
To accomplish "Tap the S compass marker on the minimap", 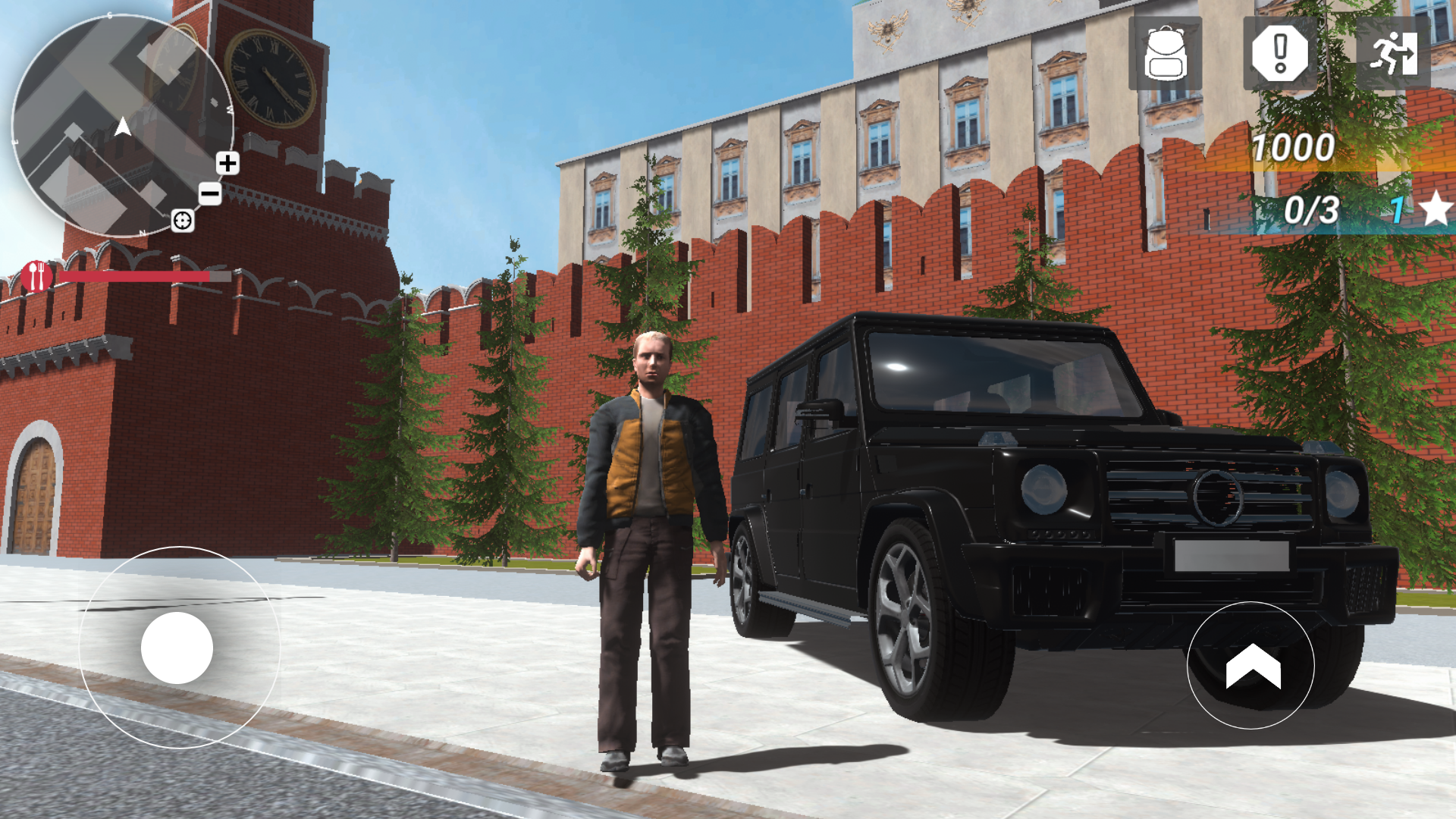I will coord(109,14).
